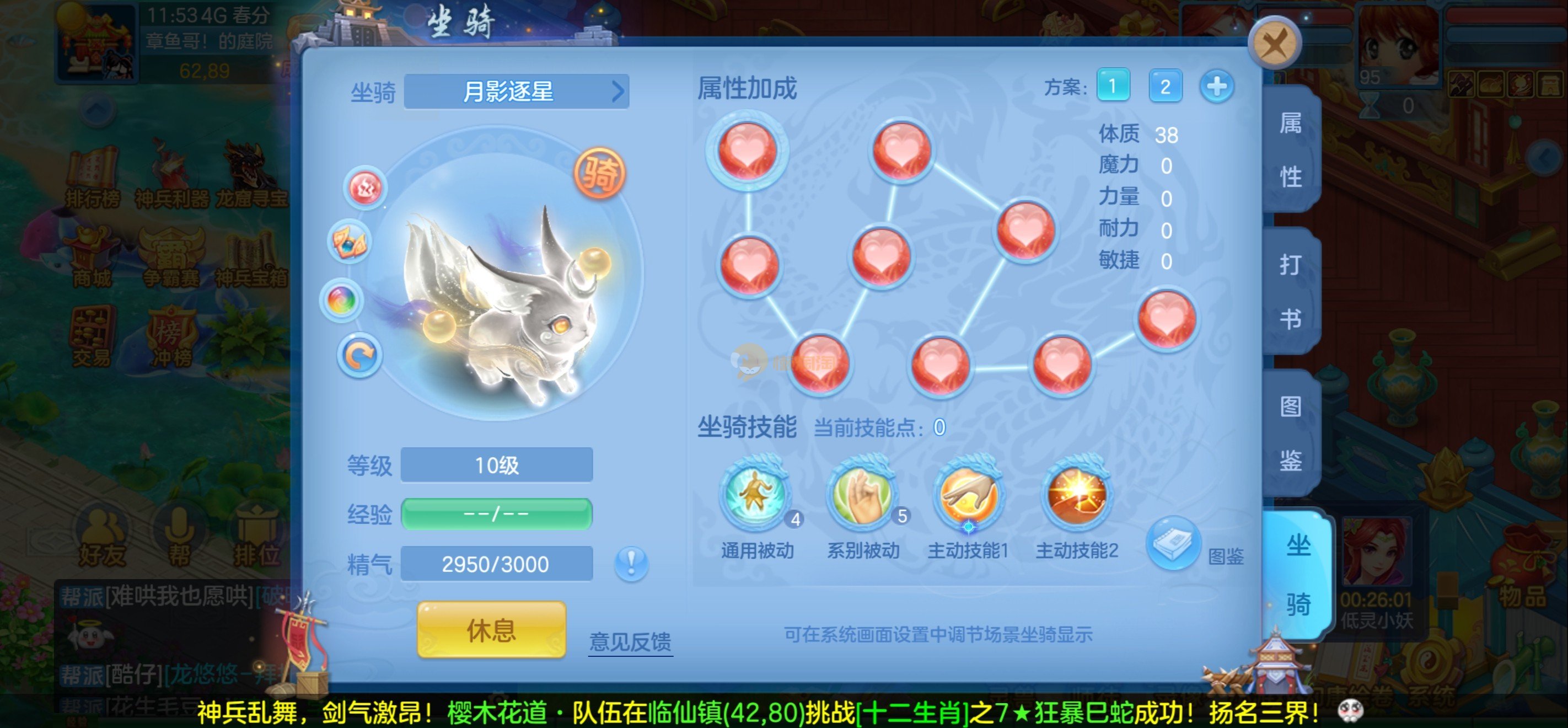Image resolution: width=1568 pixels, height=728 pixels.
Task: Open the 意见反馈 feedback link
Action: (630, 641)
